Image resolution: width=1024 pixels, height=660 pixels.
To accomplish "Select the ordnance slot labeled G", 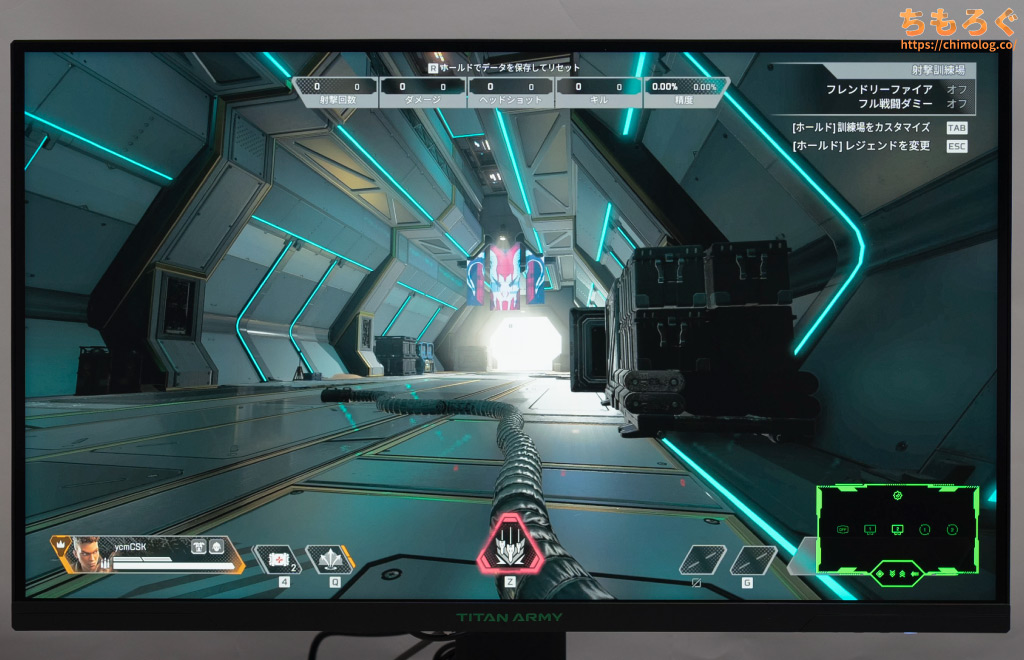I will pyautogui.click(x=753, y=561).
